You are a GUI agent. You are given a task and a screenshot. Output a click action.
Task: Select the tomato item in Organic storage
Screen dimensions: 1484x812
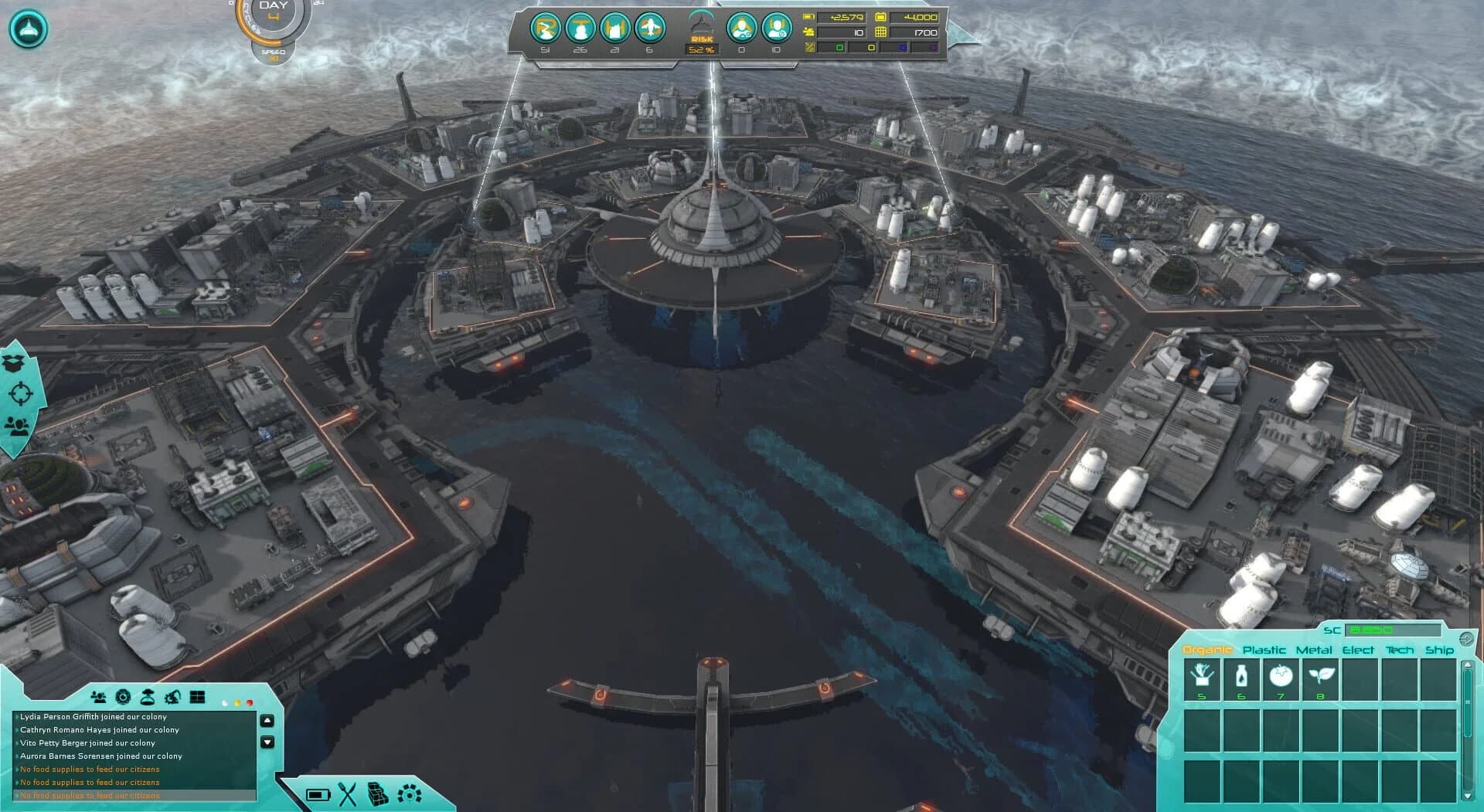pos(1281,678)
